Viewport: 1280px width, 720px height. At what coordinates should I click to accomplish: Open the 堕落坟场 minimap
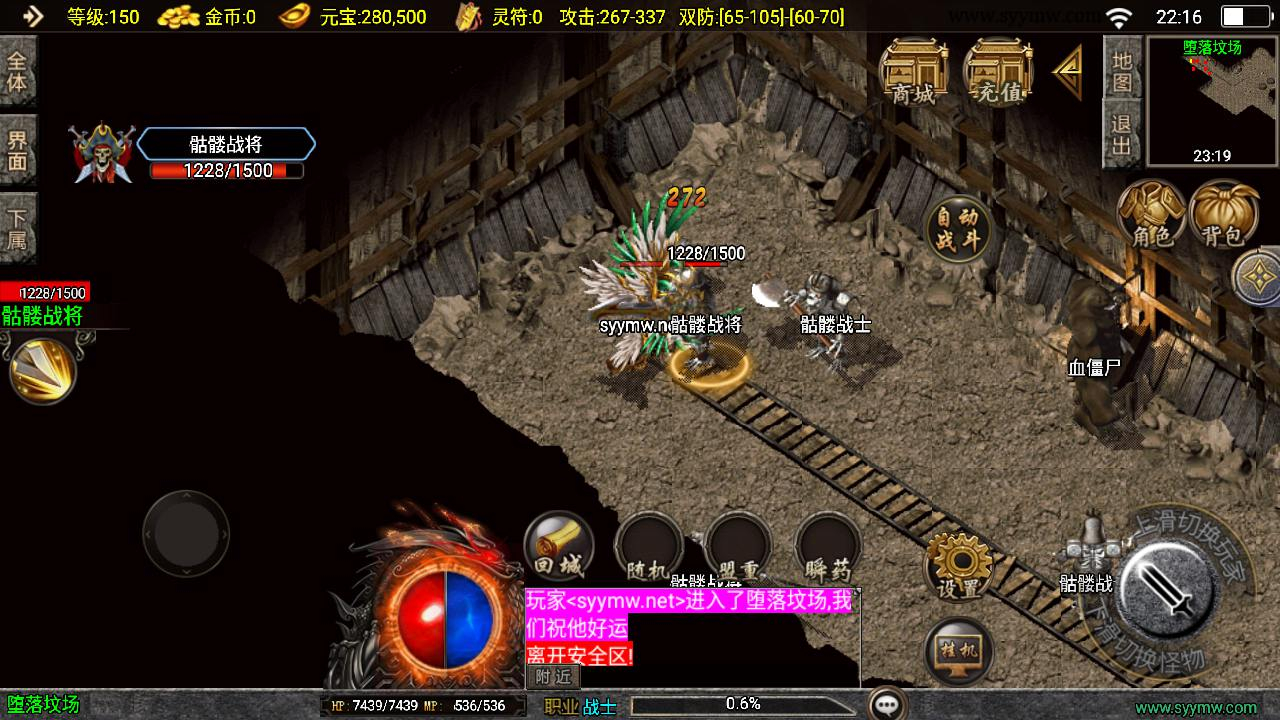[x=1212, y=101]
